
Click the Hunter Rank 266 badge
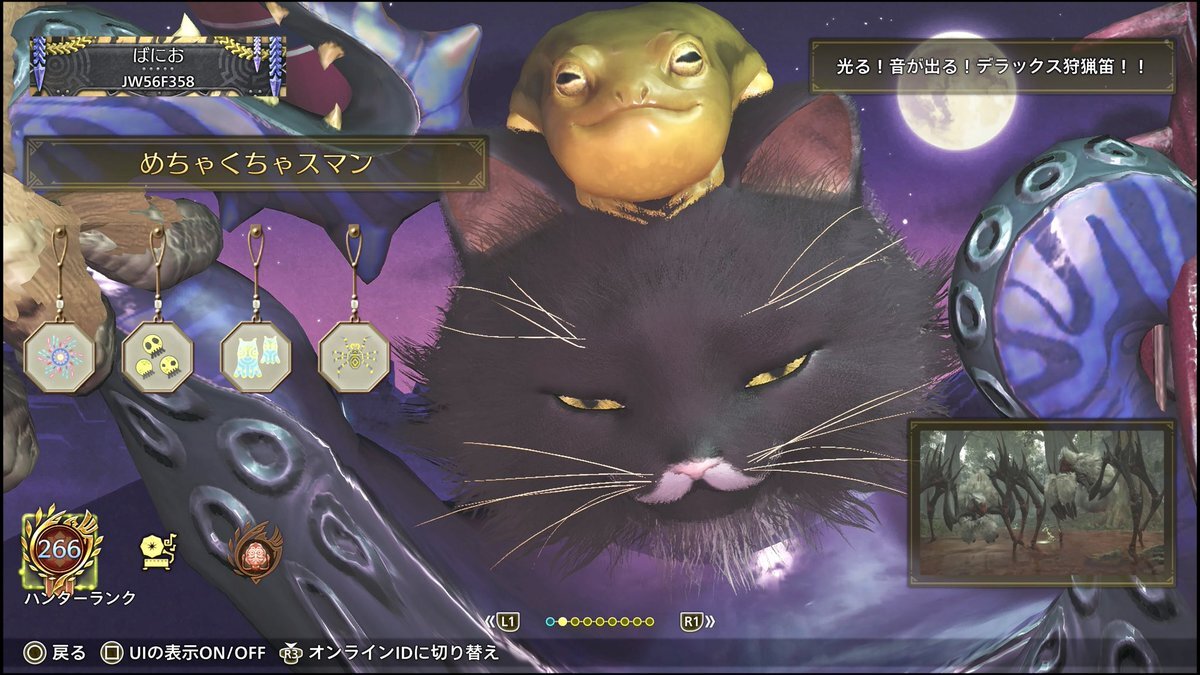(60, 548)
